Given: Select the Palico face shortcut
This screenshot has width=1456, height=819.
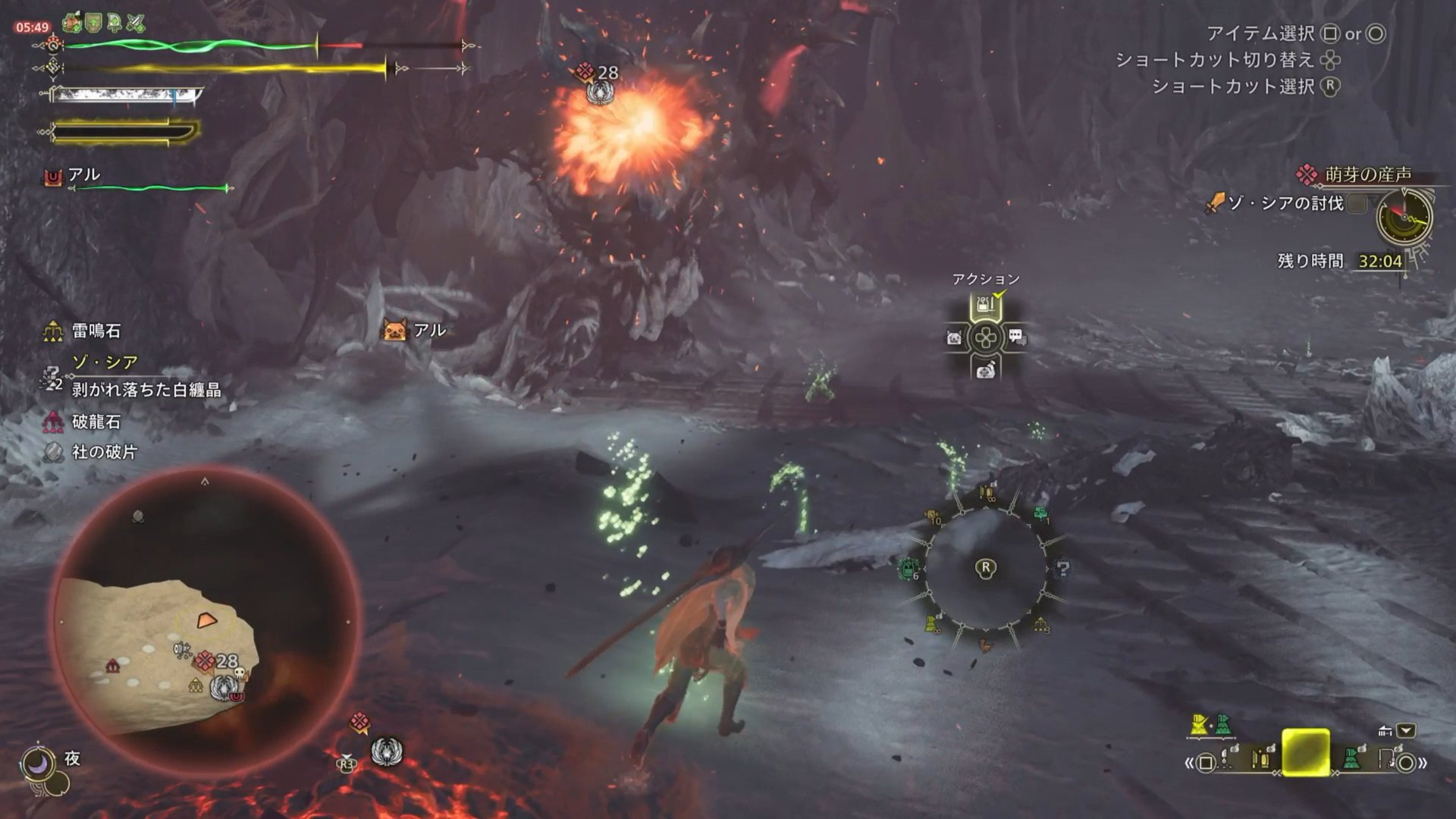Looking at the screenshot, I should click(x=954, y=337).
